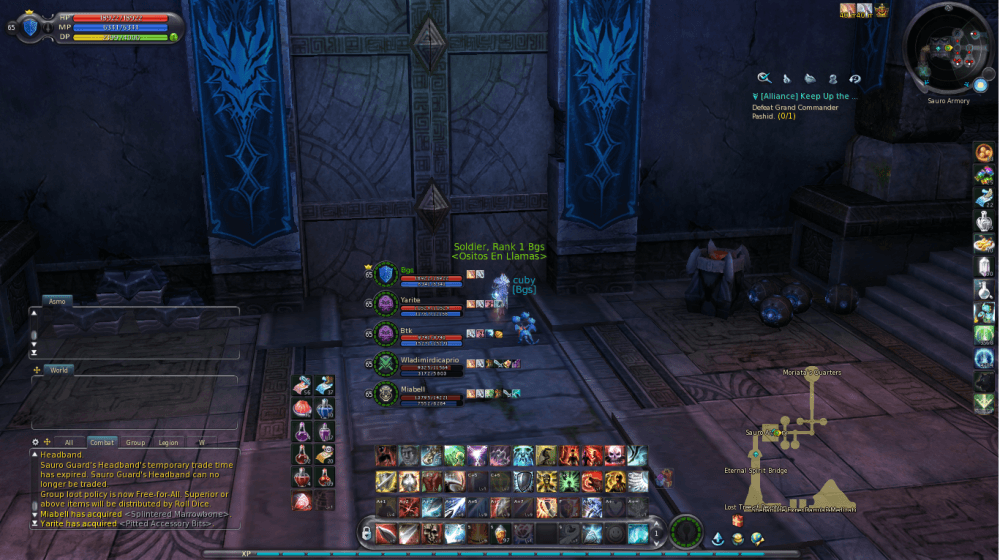This screenshot has width=1000, height=560.
Task: Activate the green down-arrow side icon
Action: point(984,402)
